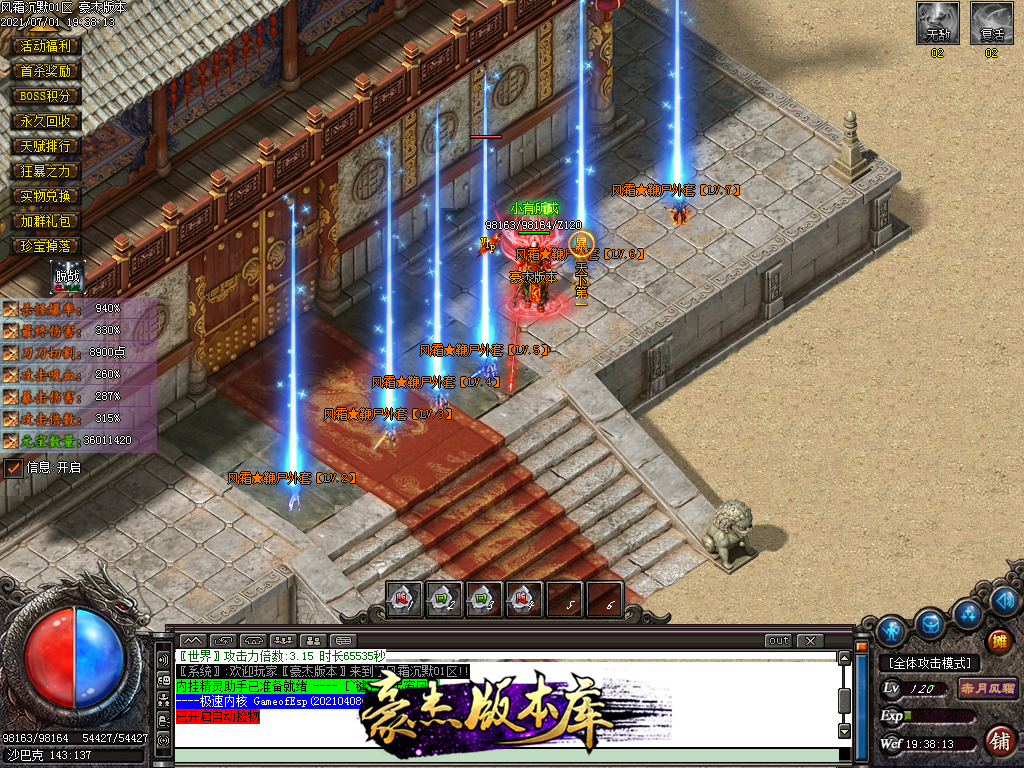The height and width of the screenshot is (768, 1024).
Task: Click the 全体攻击模式 attack mode label
Action: coord(929,663)
